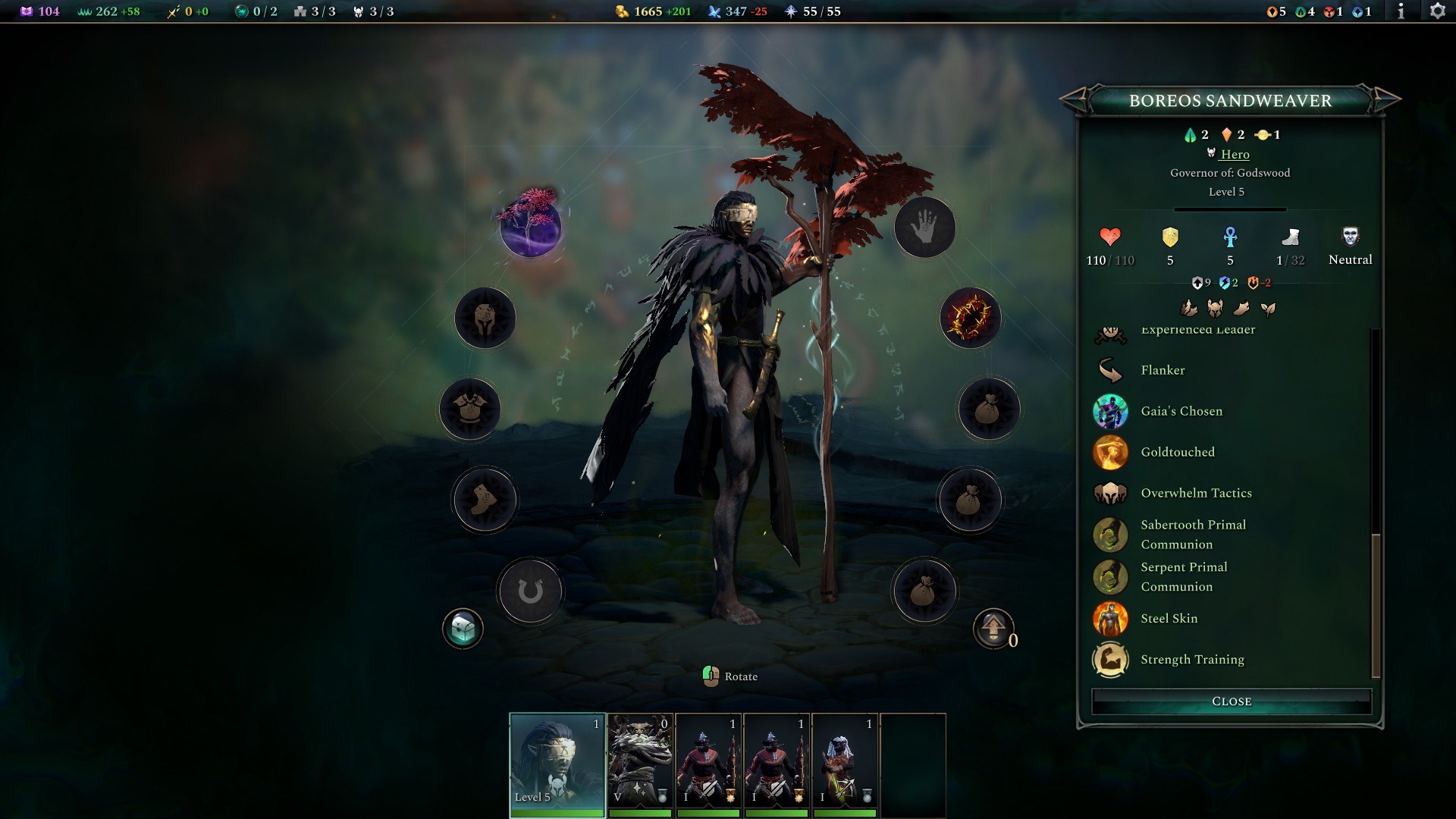Click the level-up arrow icon showing 0
The width and height of the screenshot is (1456, 819).
tap(993, 629)
